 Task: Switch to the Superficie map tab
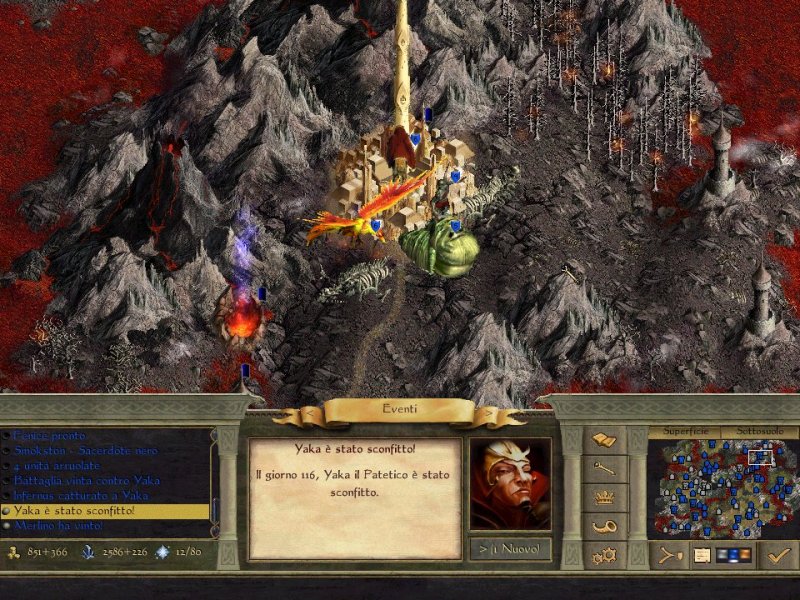686,431
